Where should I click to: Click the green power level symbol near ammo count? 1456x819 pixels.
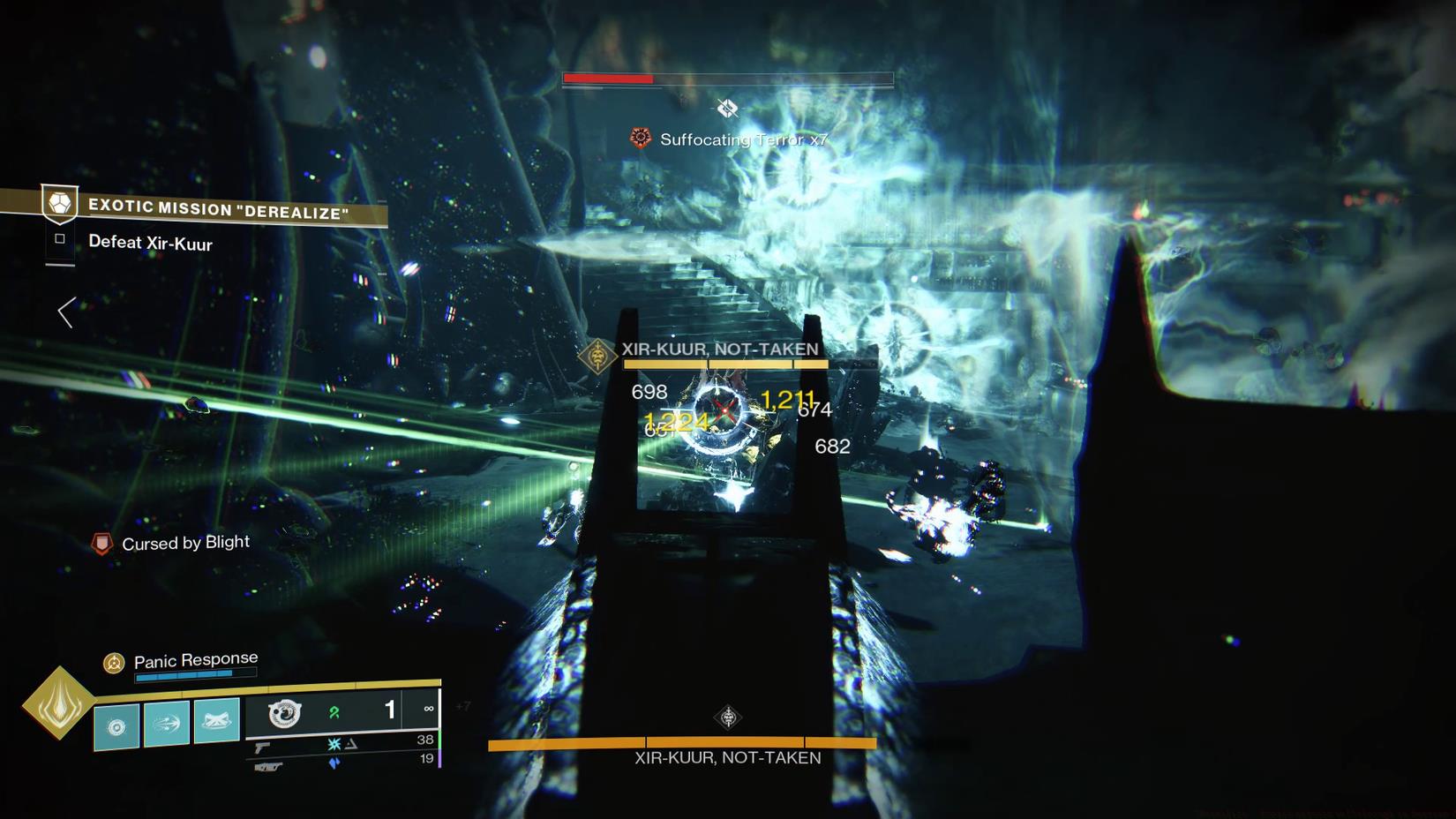[334, 710]
